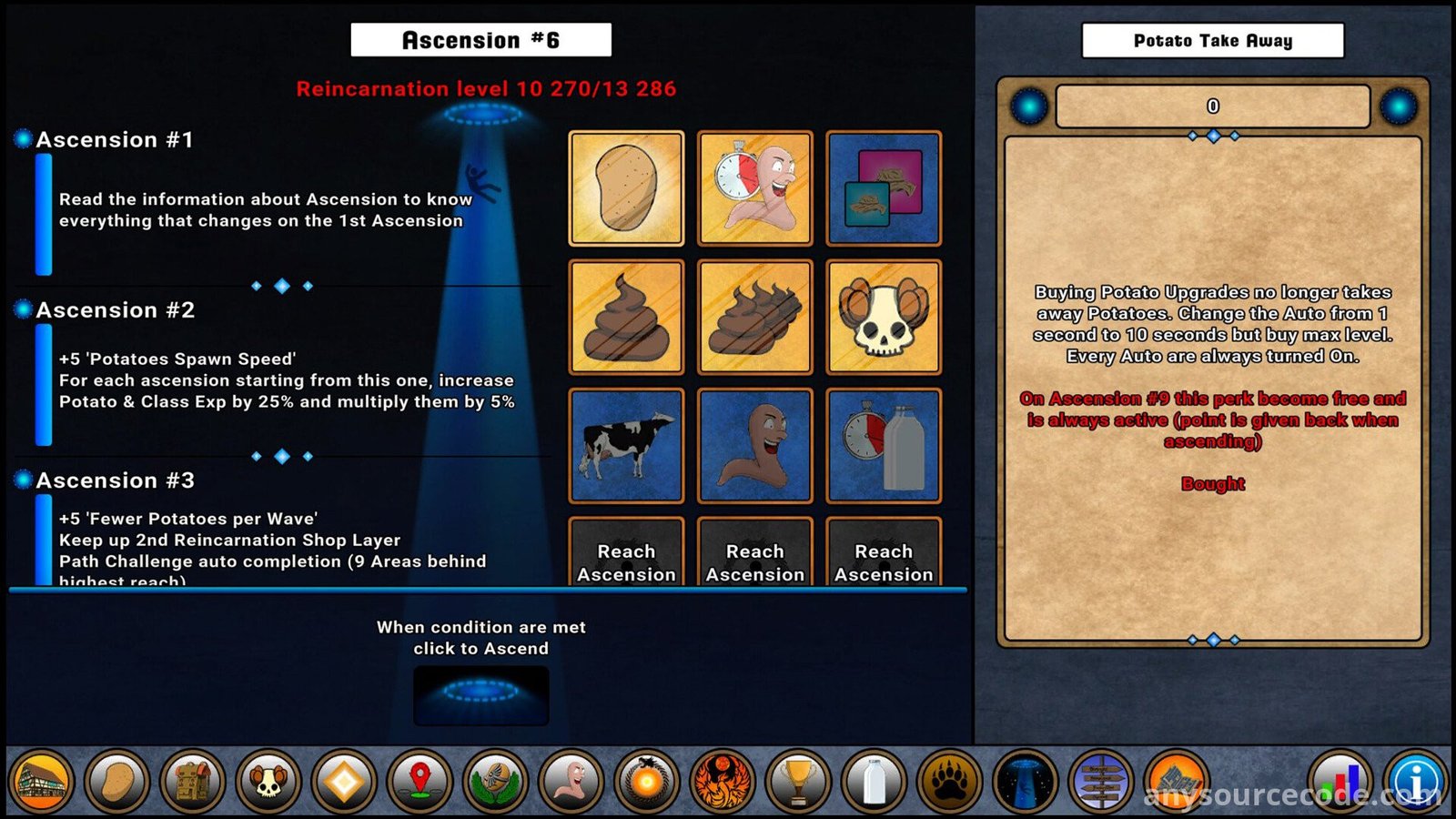
Task: Choose the cow perk tile
Action: click(x=626, y=445)
